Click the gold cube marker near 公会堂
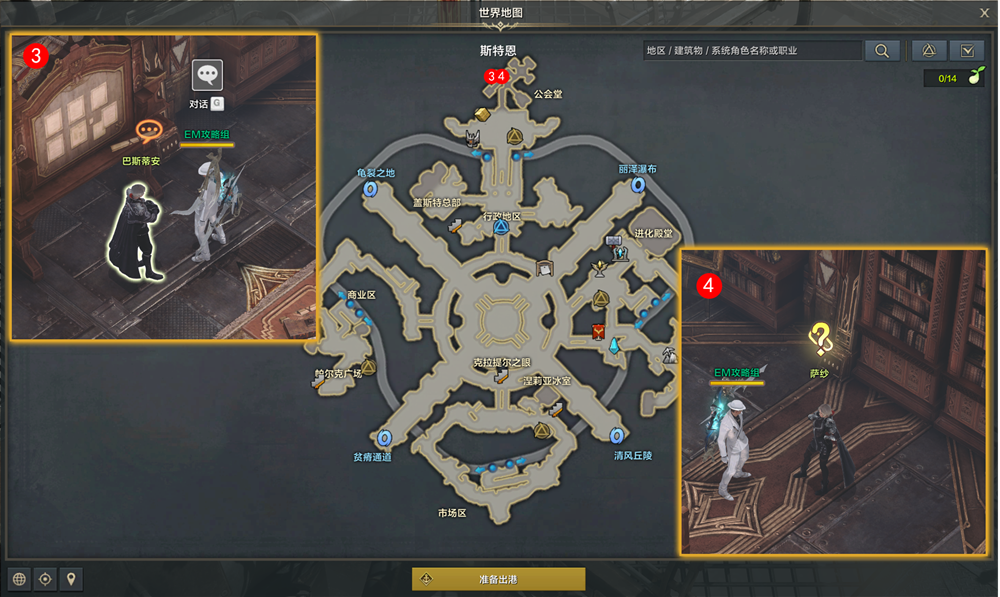The width and height of the screenshot is (1000, 597). coord(482,112)
